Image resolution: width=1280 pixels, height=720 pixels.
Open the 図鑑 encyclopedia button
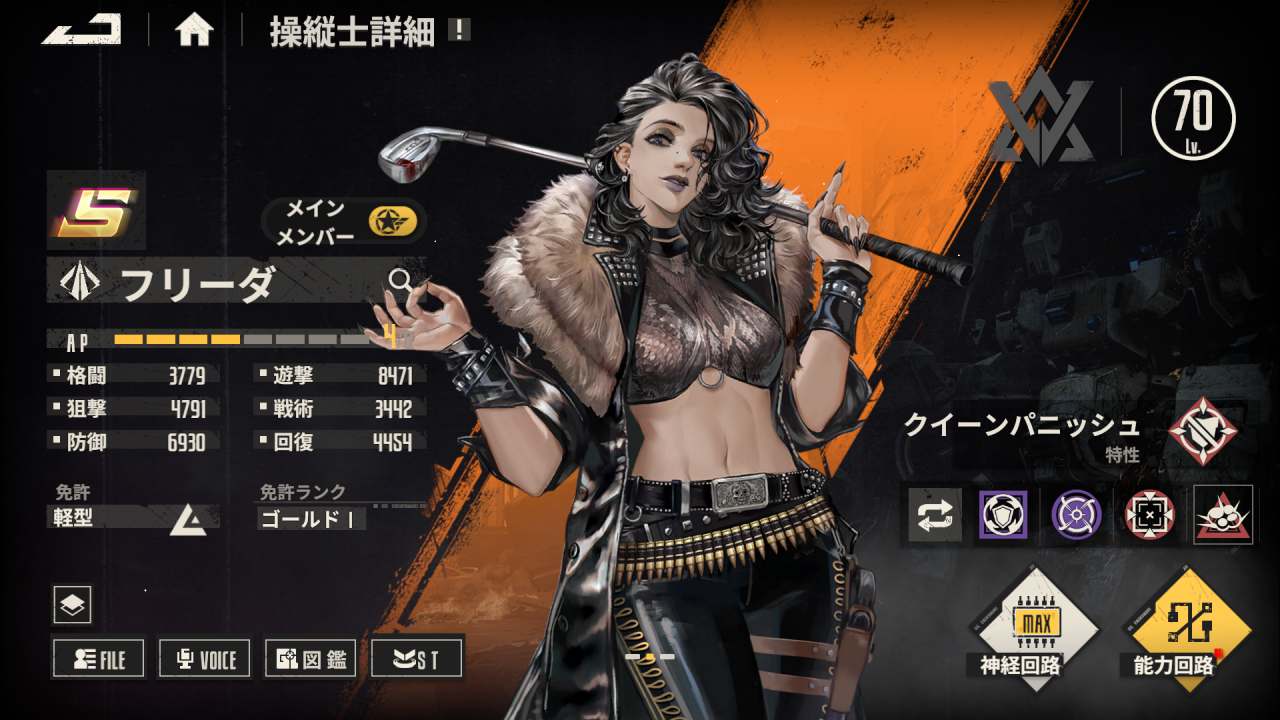(311, 658)
